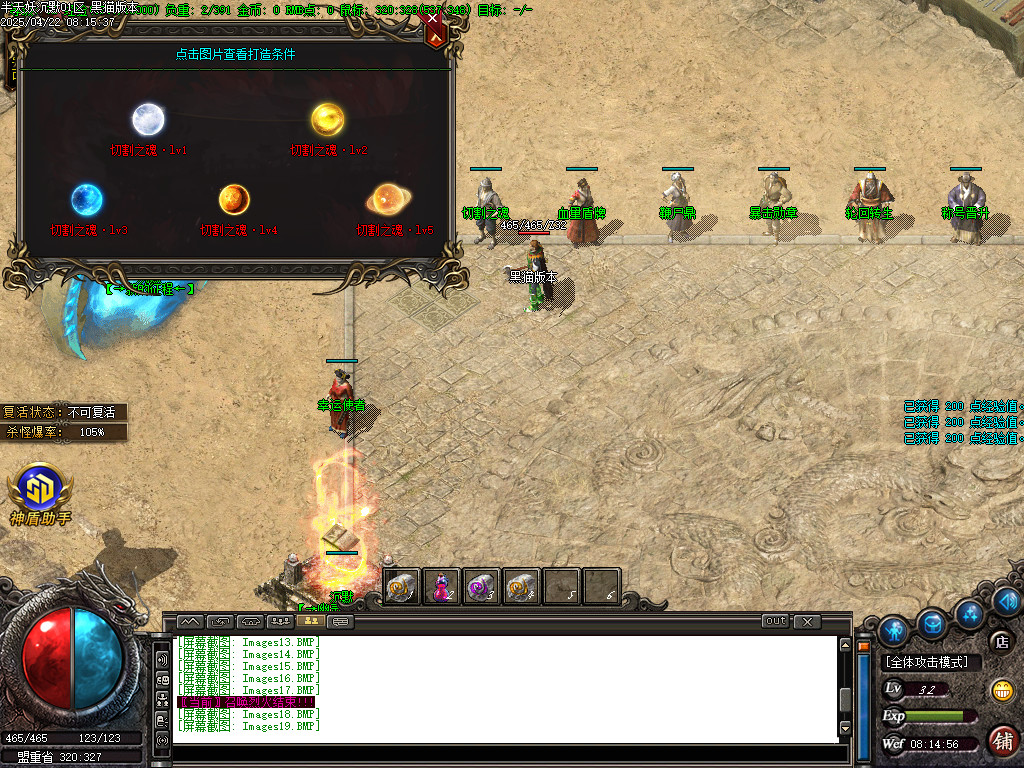Switch to the highlighted yellow chat channel tab

[308, 622]
